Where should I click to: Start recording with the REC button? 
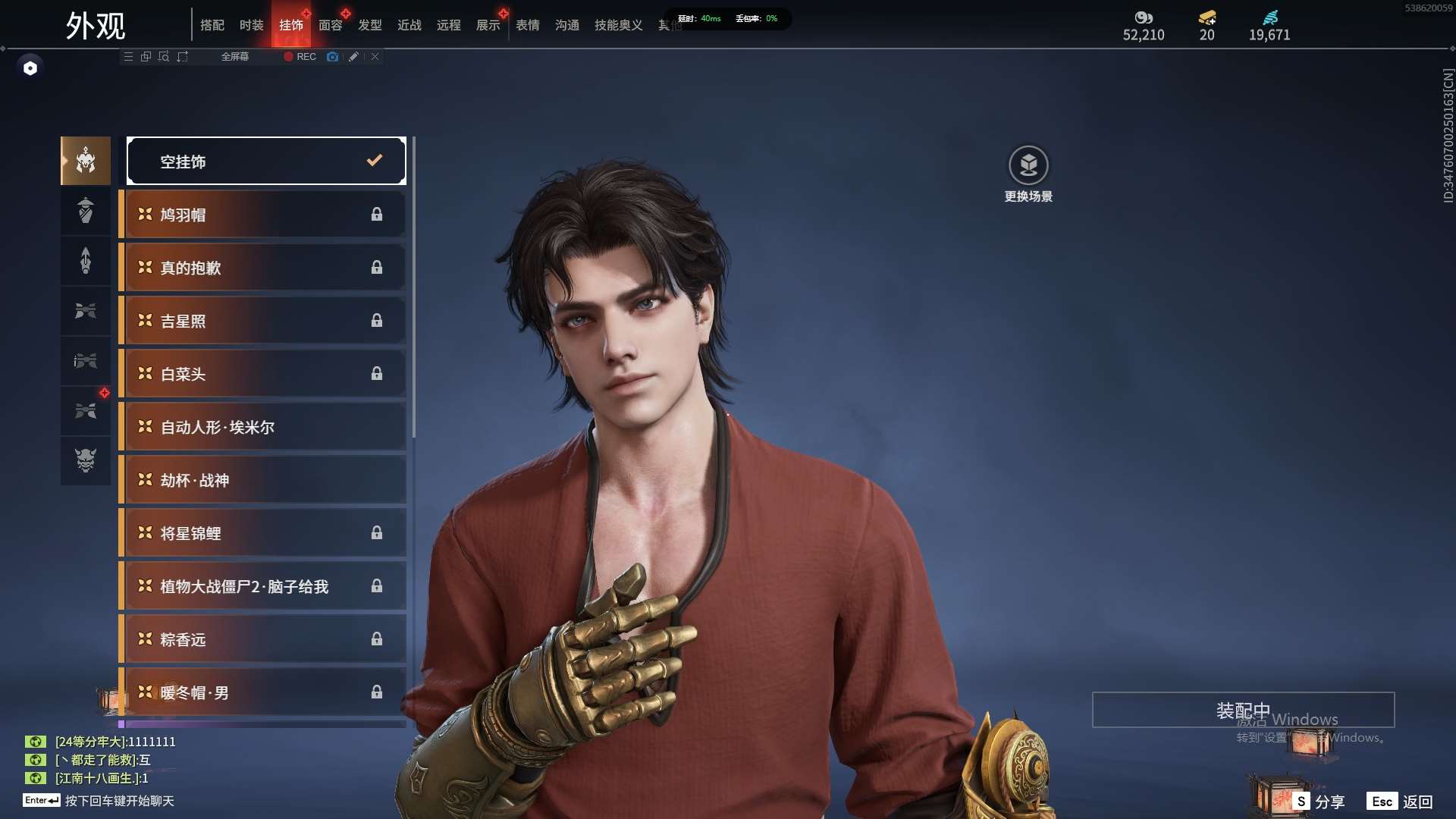pos(300,57)
